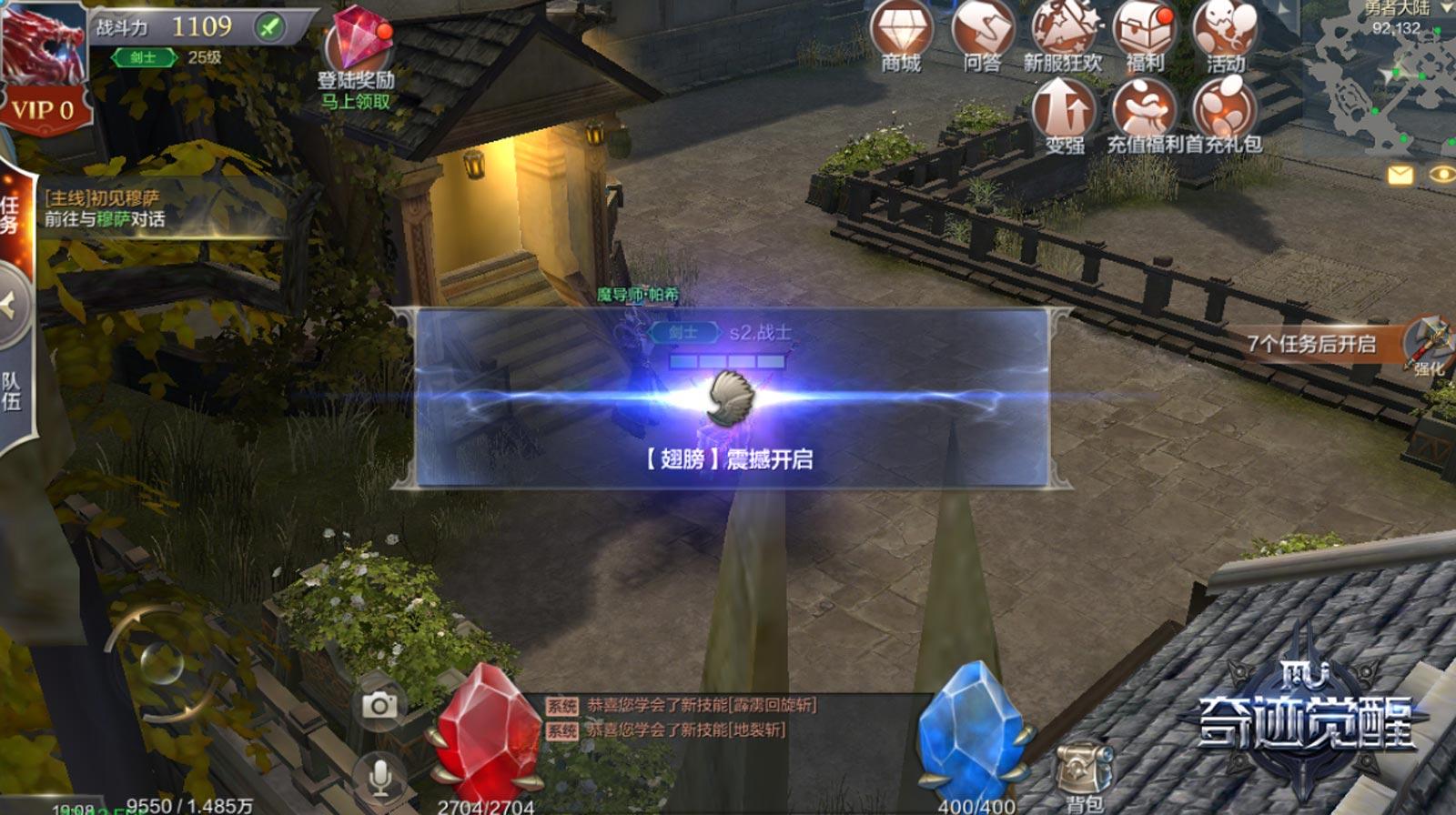Open the 商城 shop icon
Screen dimensions: 1456x815
point(901,35)
